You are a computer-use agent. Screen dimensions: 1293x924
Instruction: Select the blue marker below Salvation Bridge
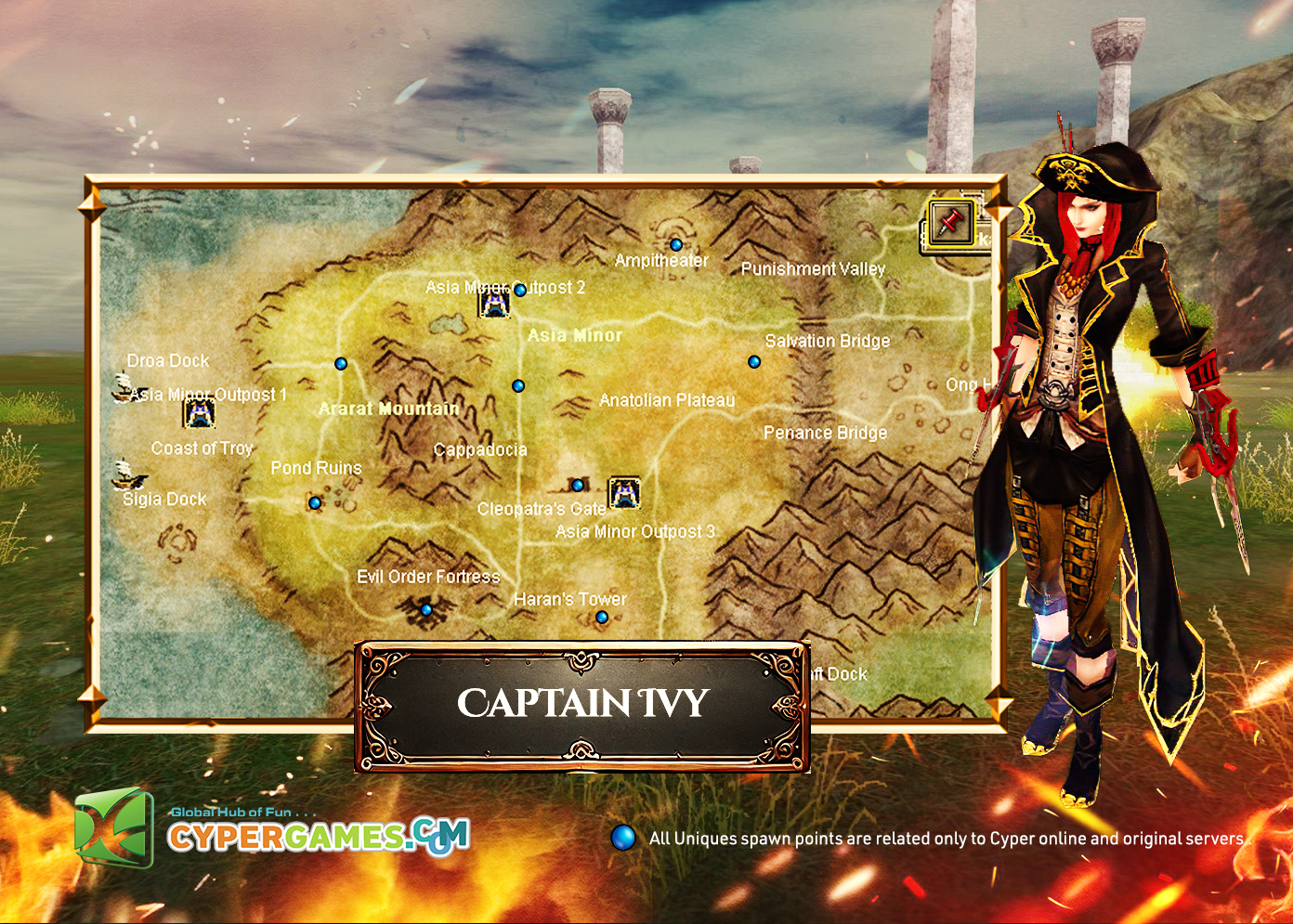coord(754,362)
